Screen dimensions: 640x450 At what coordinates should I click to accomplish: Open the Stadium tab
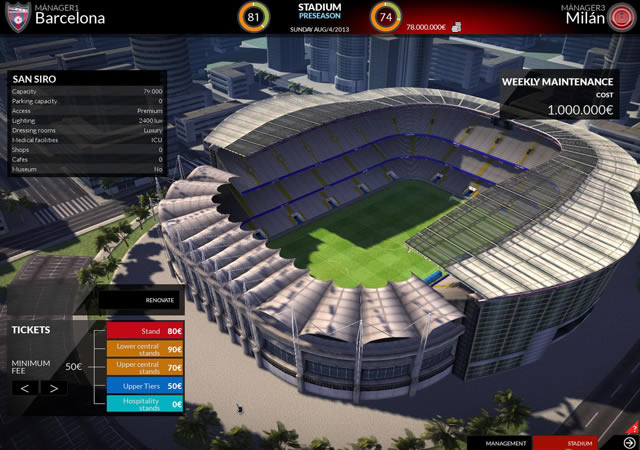(x=579, y=442)
